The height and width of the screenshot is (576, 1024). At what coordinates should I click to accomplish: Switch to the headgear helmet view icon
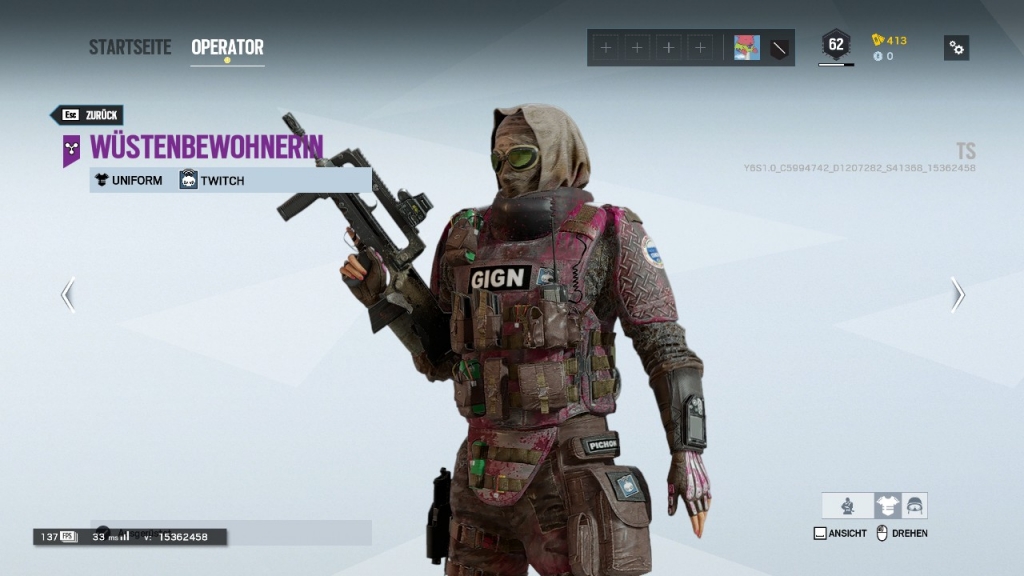914,506
